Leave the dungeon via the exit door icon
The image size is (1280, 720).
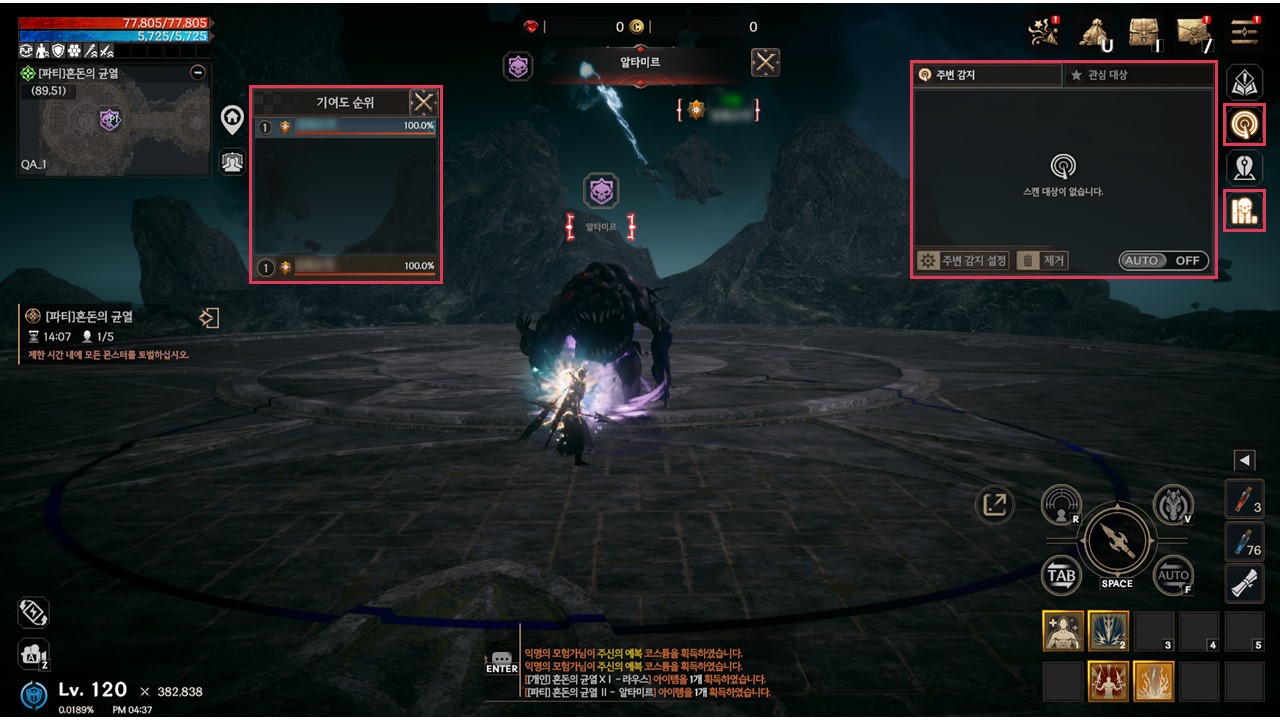[208, 318]
